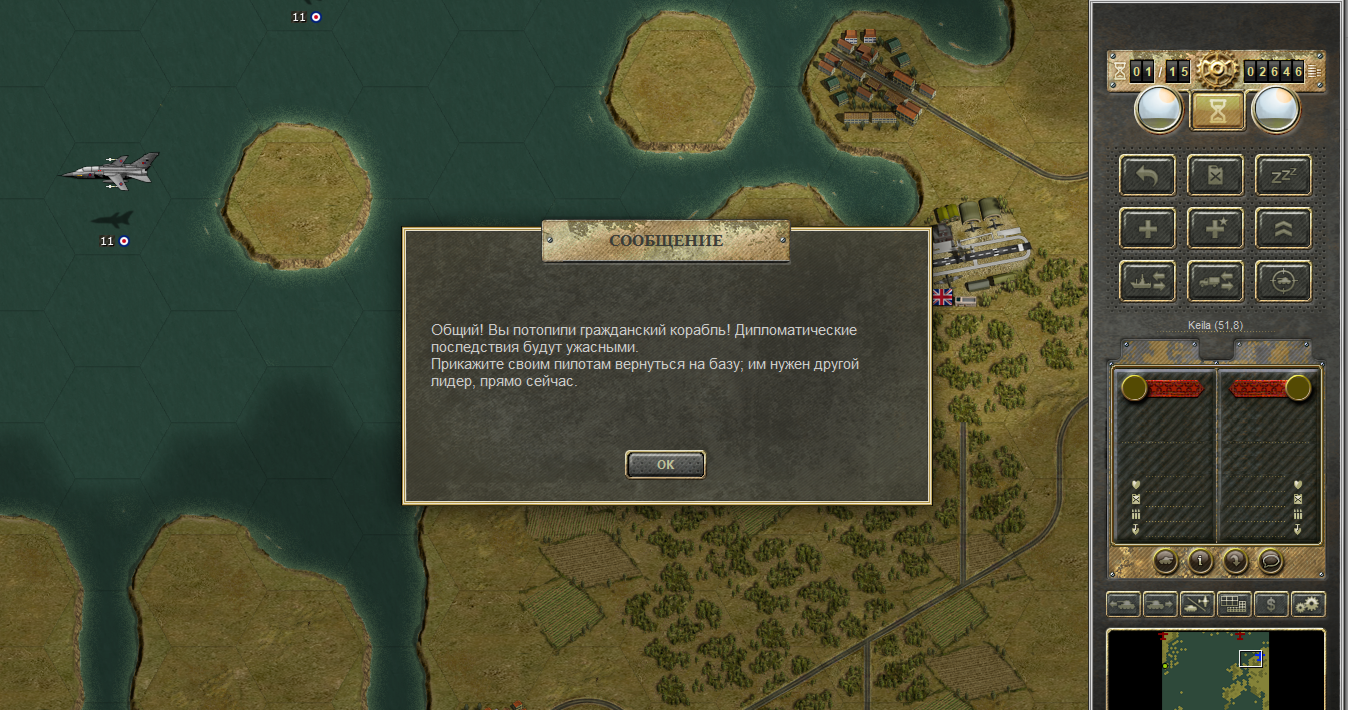
Task: Confirm the message with the OK button
Action: click(x=665, y=464)
